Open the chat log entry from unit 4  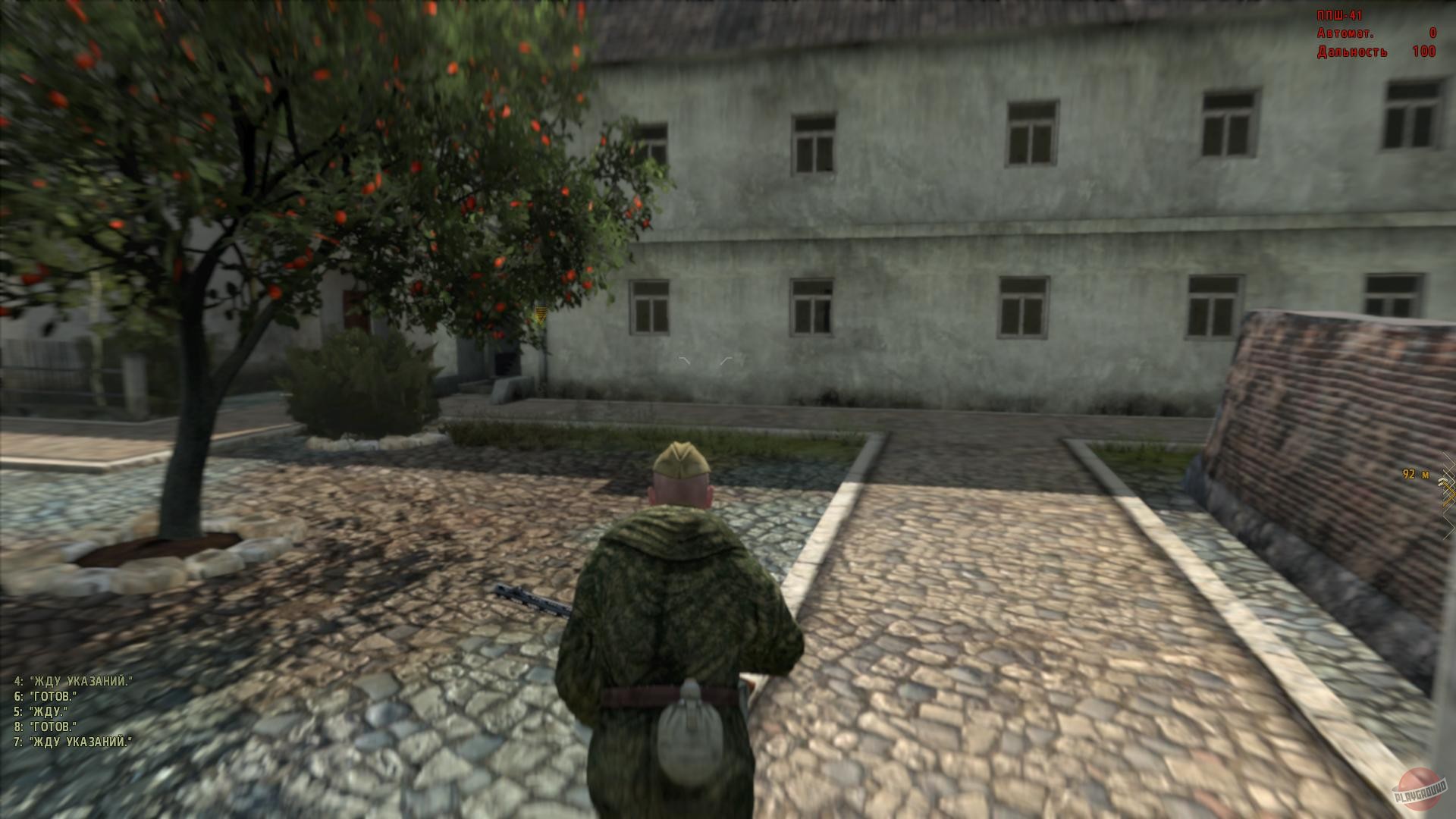pyautogui.click(x=72, y=679)
